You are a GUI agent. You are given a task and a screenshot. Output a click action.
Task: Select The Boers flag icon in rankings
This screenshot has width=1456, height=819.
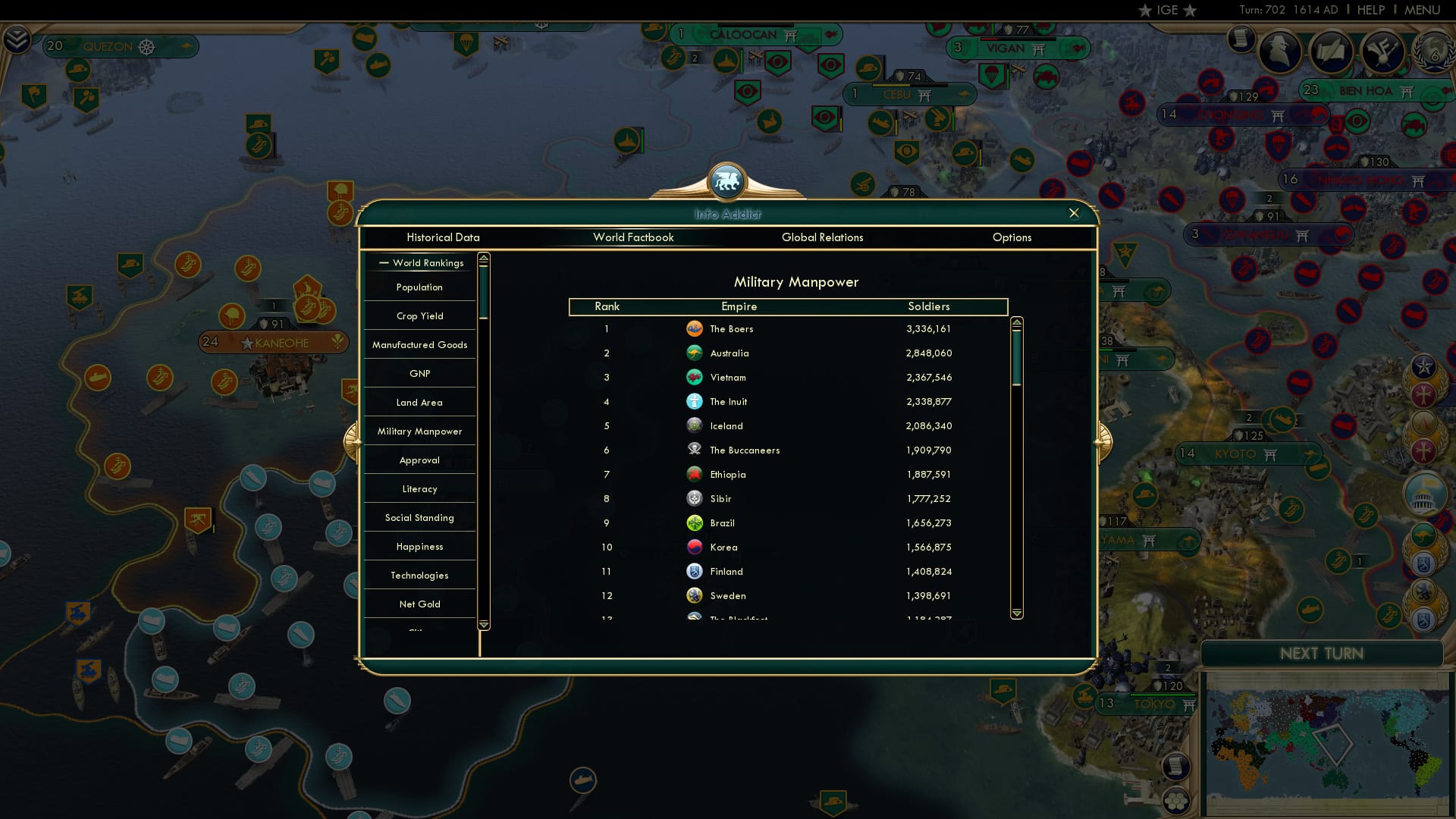pos(695,328)
